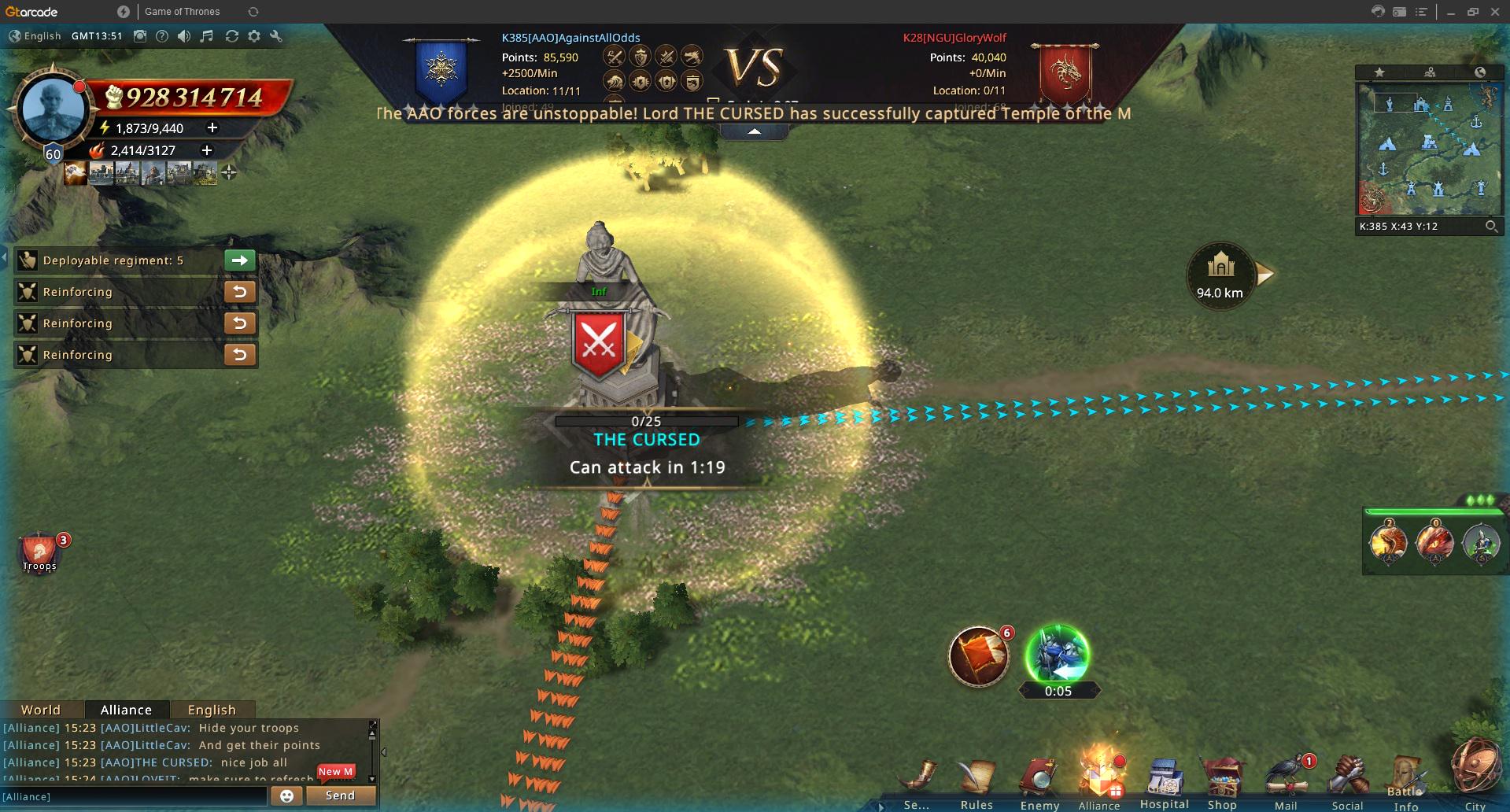Check the Mail inbox
Viewport: 1510px width, 812px height.
1286,781
